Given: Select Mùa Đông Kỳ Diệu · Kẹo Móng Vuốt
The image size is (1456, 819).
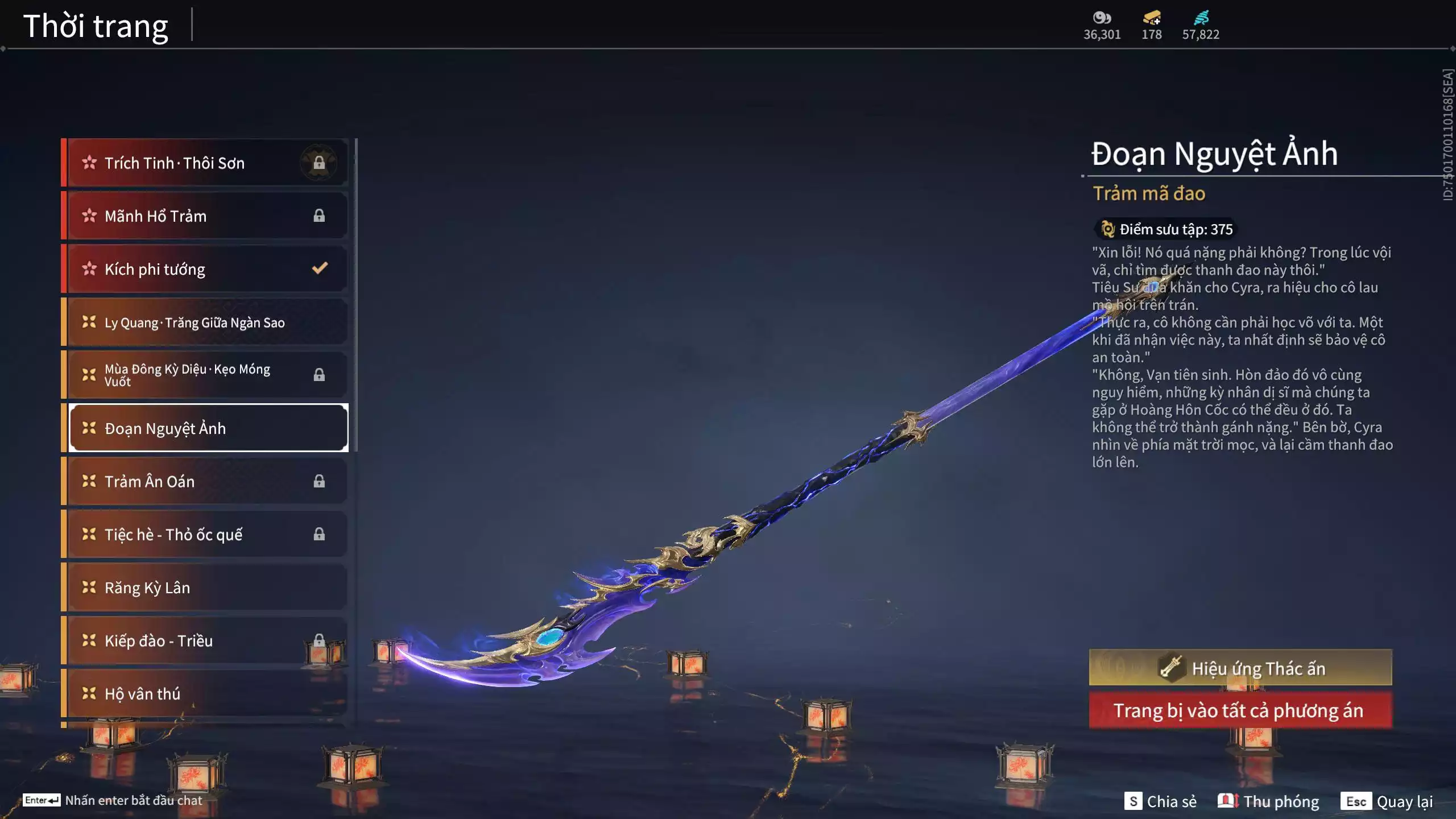Looking at the screenshot, I should [x=205, y=375].
